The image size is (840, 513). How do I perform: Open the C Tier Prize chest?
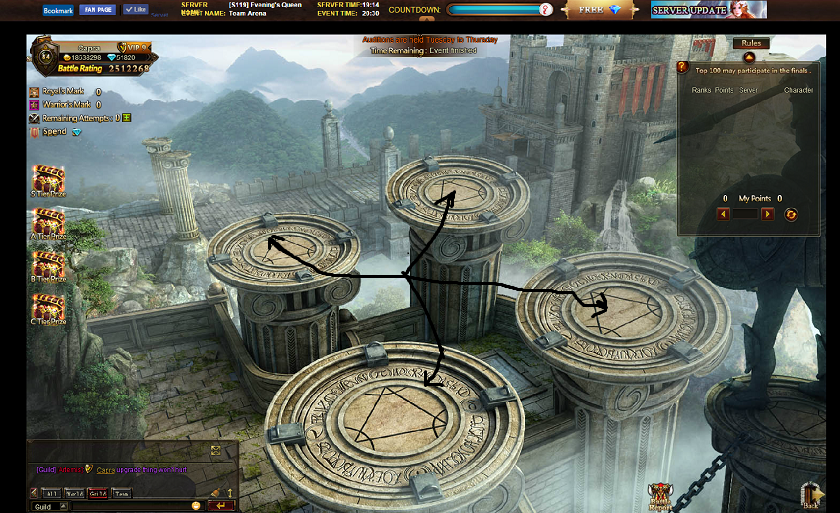point(48,307)
